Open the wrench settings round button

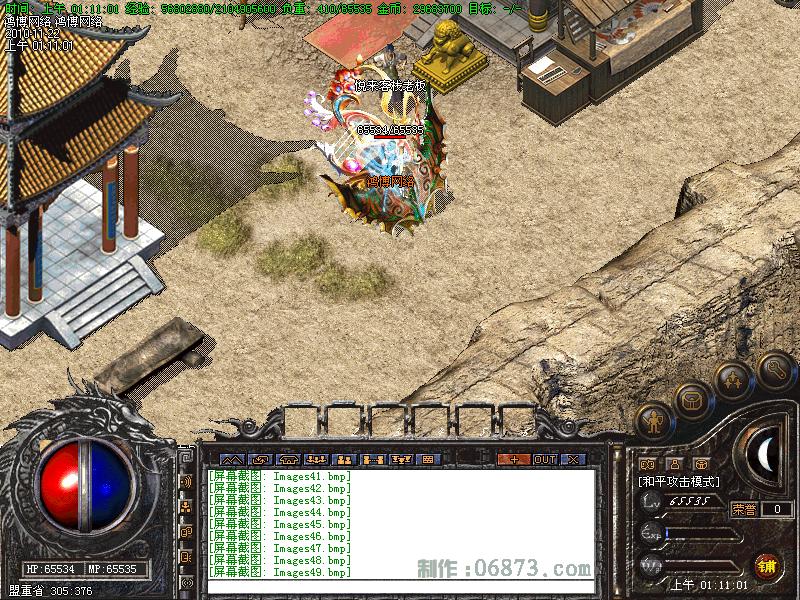pyautogui.click(x=774, y=371)
